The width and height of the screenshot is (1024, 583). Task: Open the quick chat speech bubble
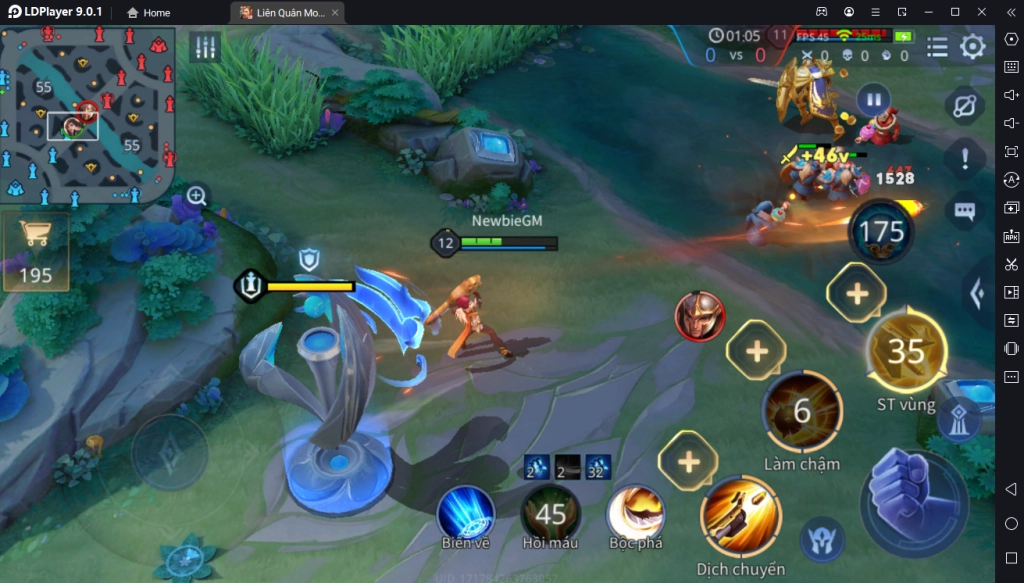[x=964, y=211]
